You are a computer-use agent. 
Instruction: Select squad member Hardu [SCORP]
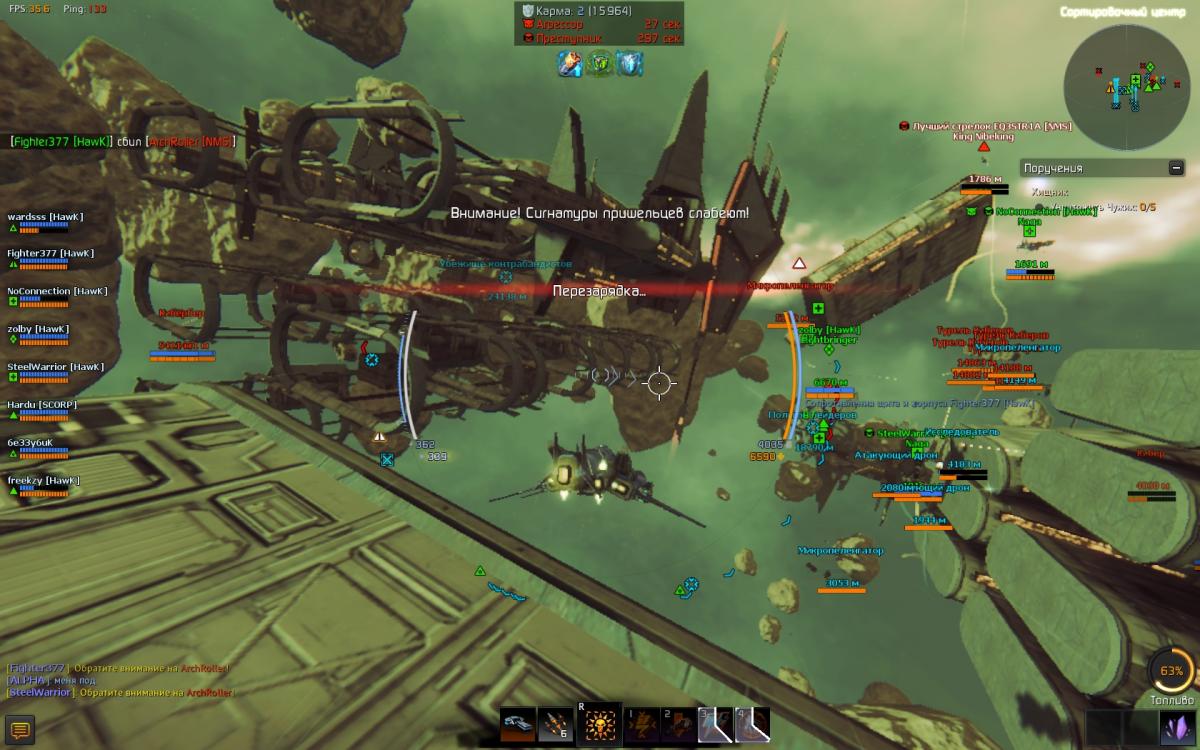click(x=42, y=405)
